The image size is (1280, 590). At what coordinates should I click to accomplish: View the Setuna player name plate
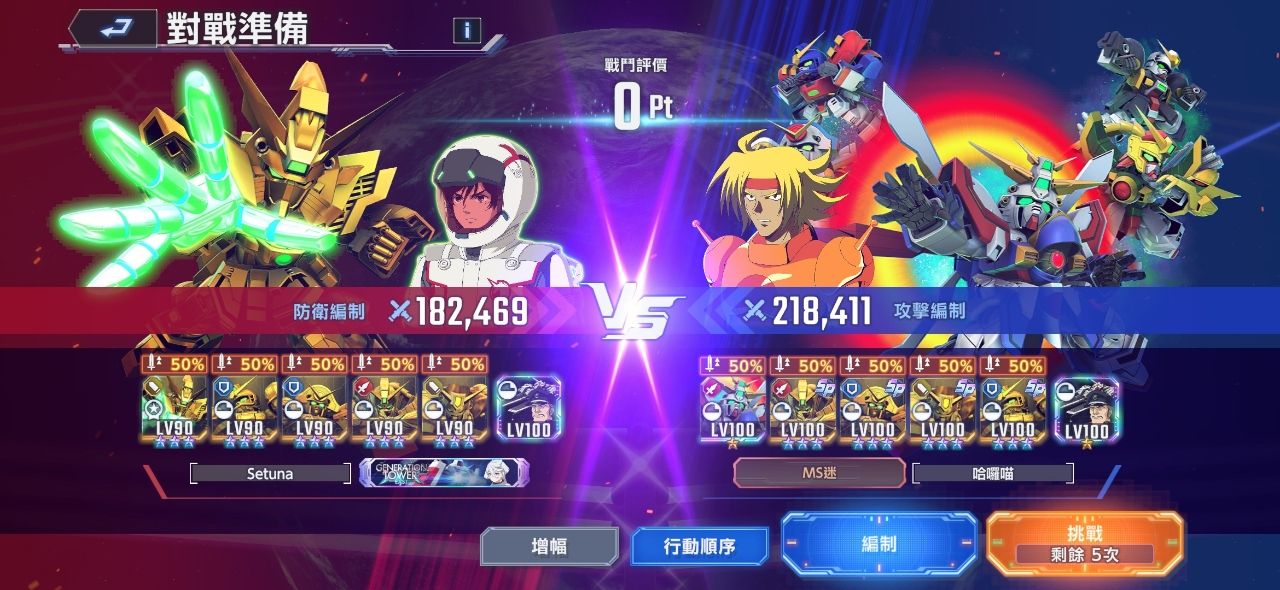coord(270,474)
